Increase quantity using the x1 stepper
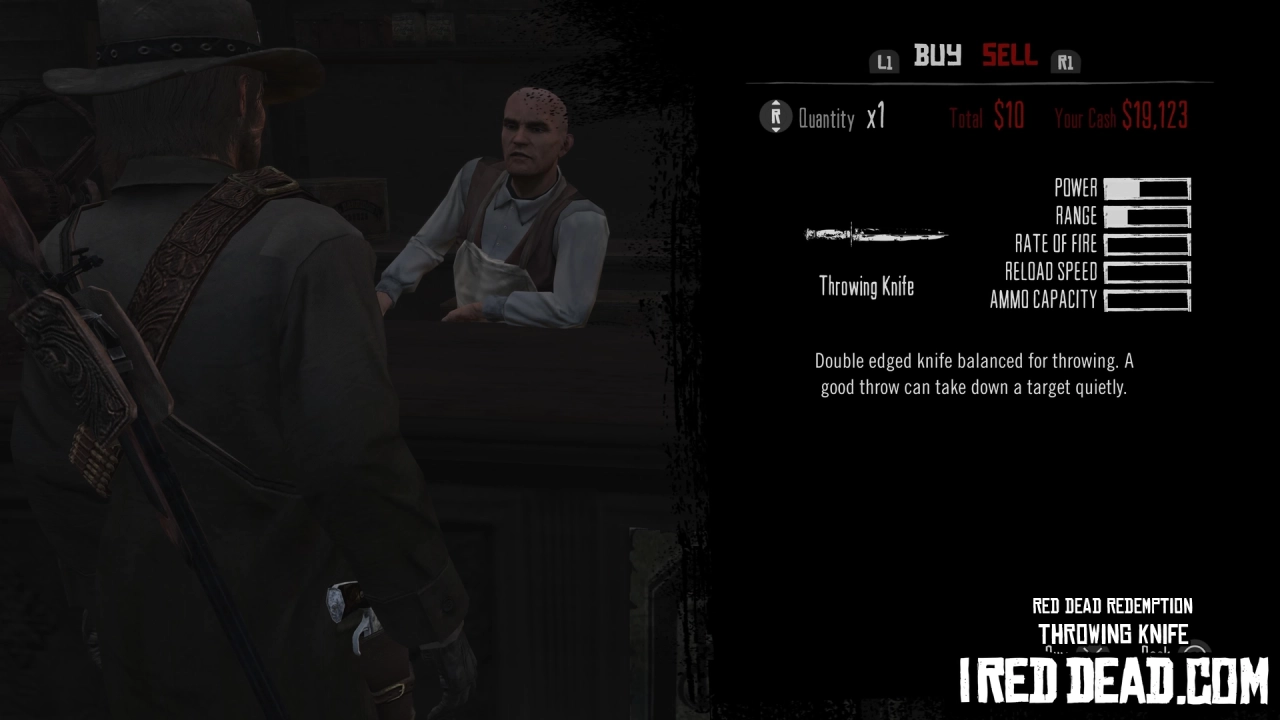Screen dimensions: 1280x720 click(x=877, y=117)
